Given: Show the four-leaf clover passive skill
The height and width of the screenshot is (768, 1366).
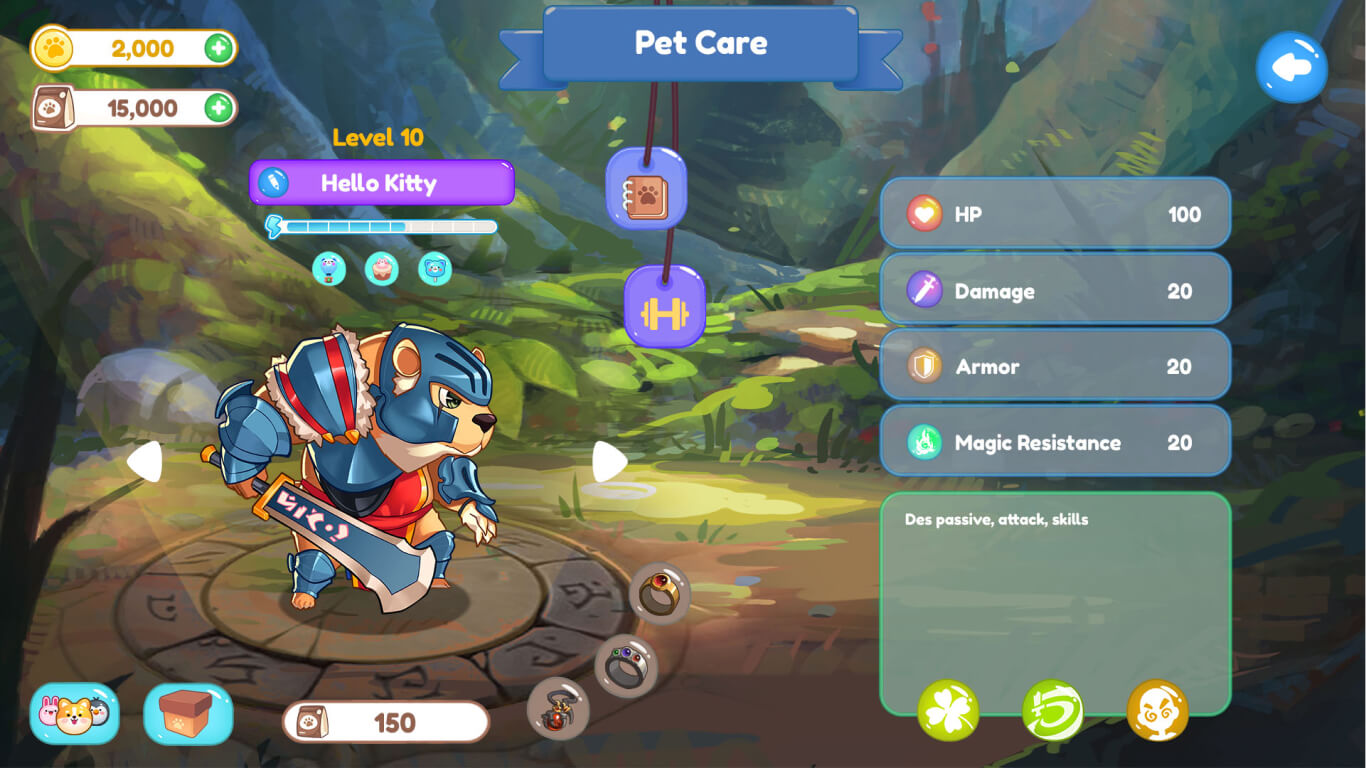Looking at the screenshot, I should (948, 710).
